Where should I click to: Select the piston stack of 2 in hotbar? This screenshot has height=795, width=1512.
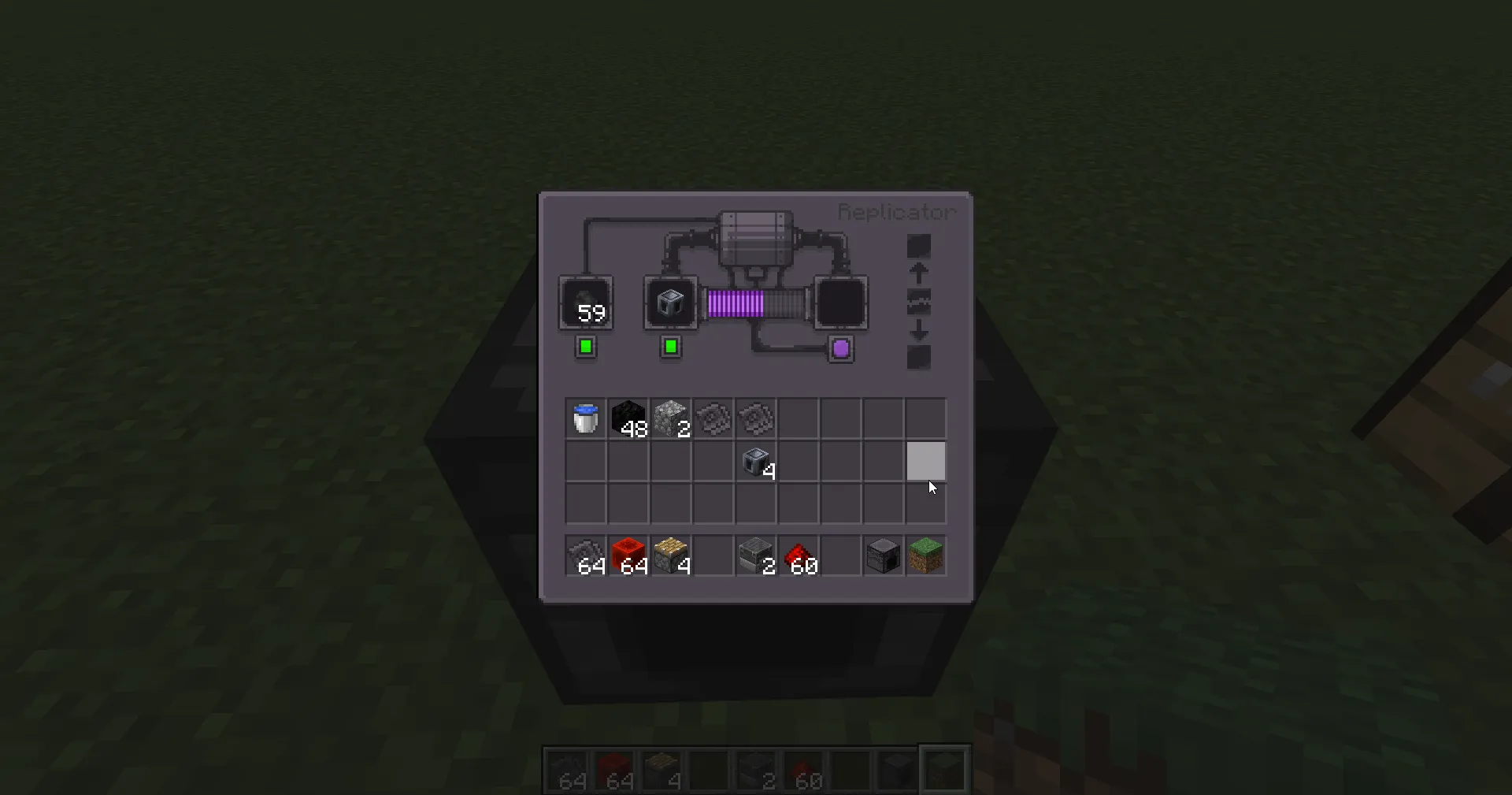[755, 555]
